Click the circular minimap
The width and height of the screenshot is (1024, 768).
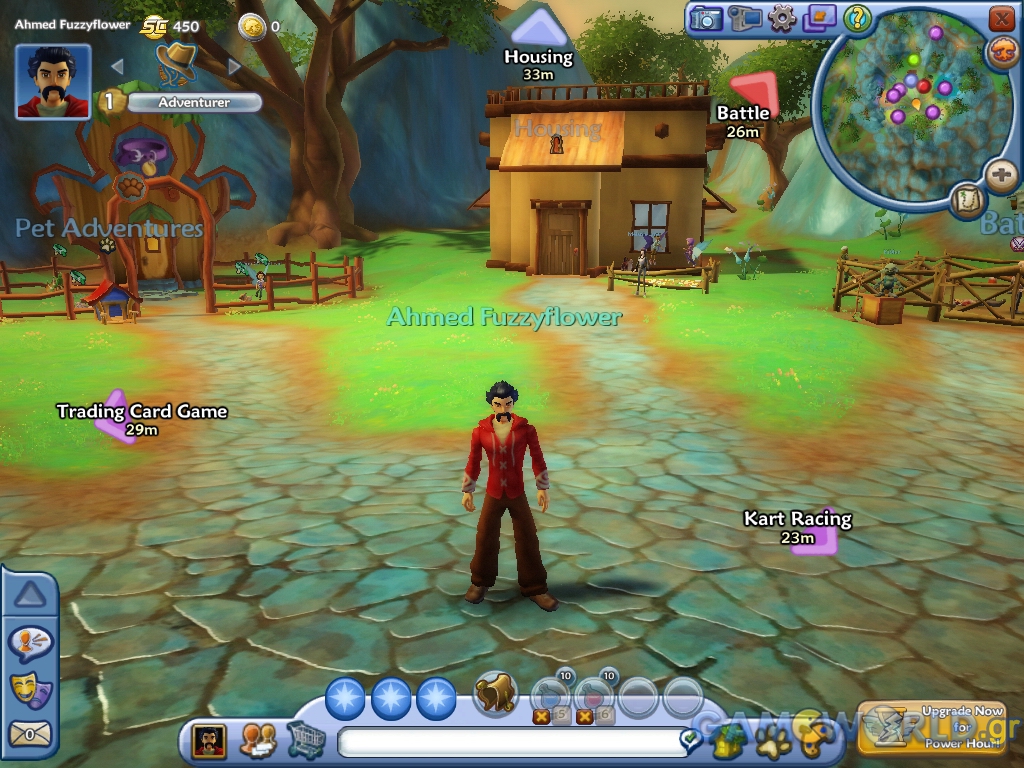(912, 108)
